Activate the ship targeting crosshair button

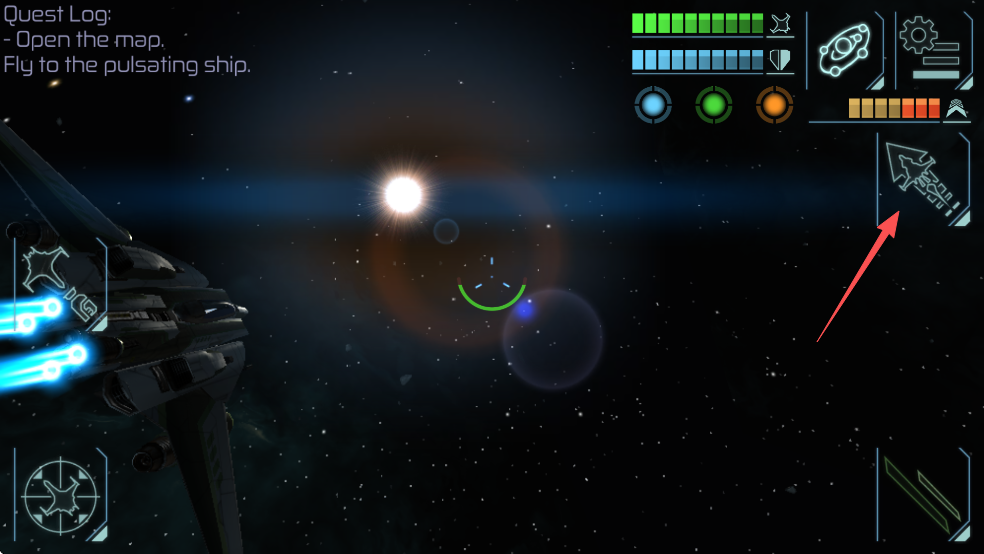pos(60,494)
